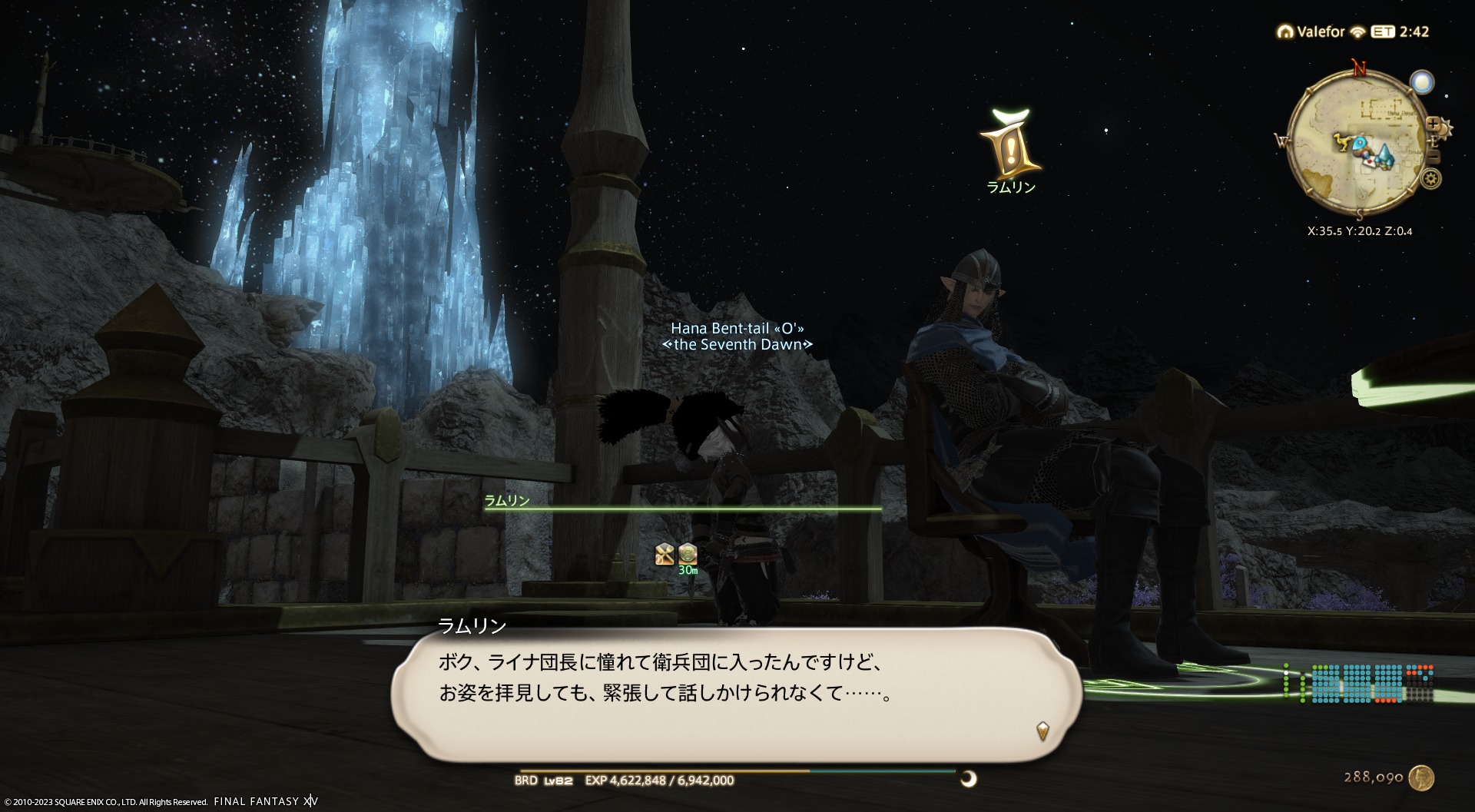
Task: Open the minimap settings gear
Action: [x=1430, y=179]
